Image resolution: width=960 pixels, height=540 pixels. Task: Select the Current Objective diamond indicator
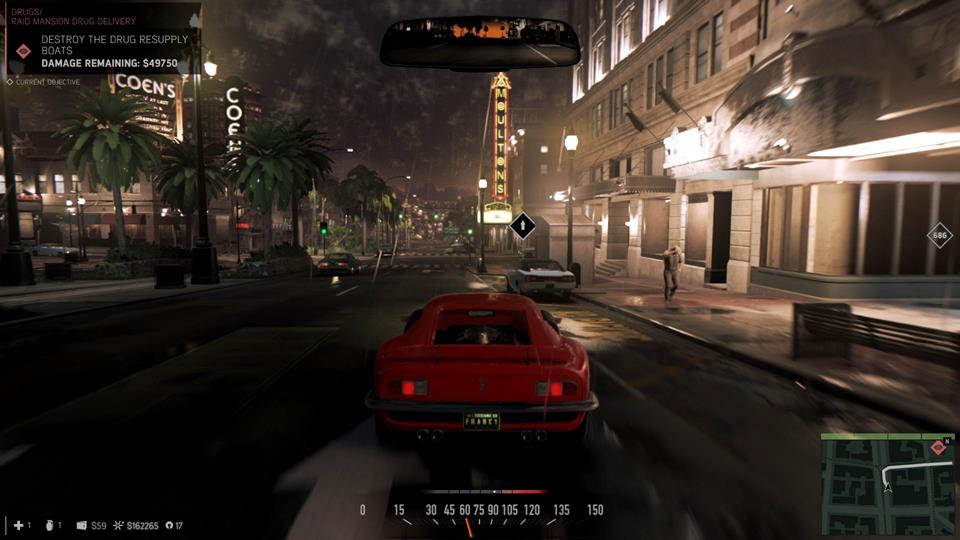click(10, 82)
